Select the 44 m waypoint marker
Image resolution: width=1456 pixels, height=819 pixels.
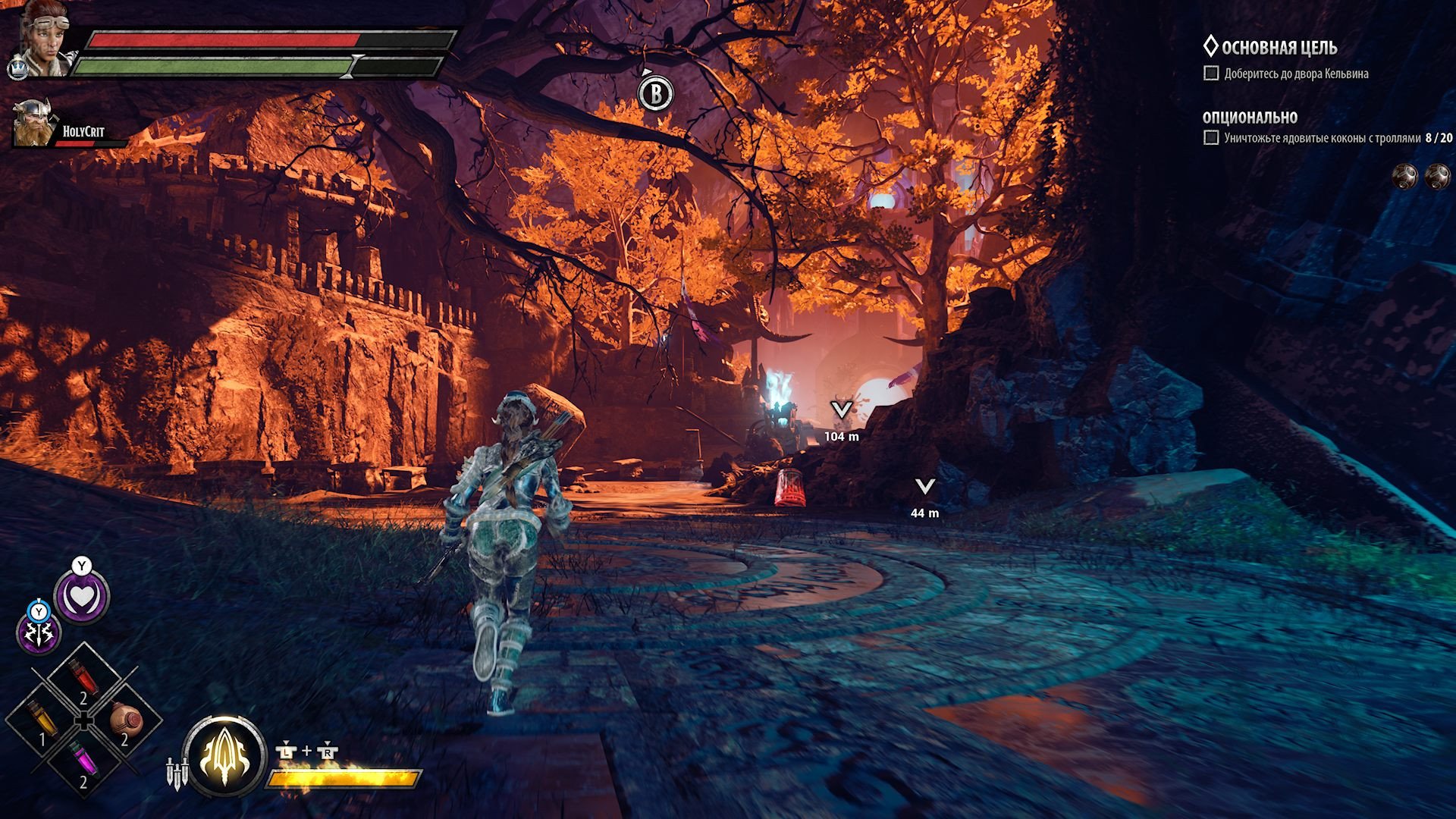pyautogui.click(x=924, y=487)
